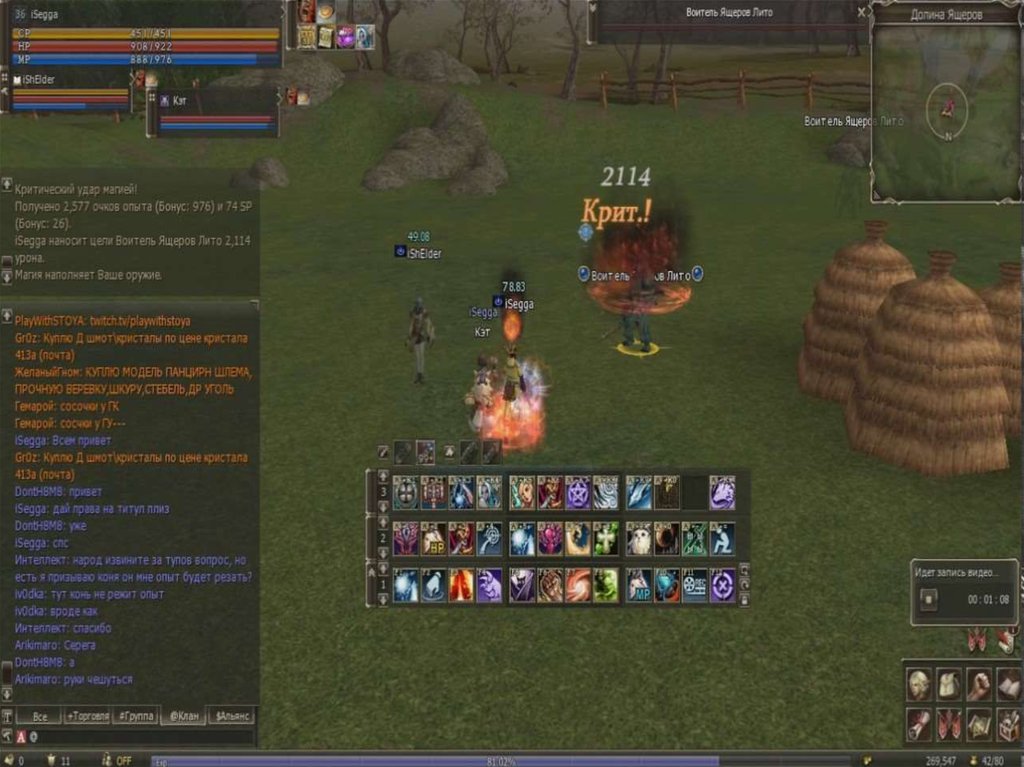Click the Долина Ящеров minimap
This screenshot has width=1024, height=767.
(x=945, y=110)
